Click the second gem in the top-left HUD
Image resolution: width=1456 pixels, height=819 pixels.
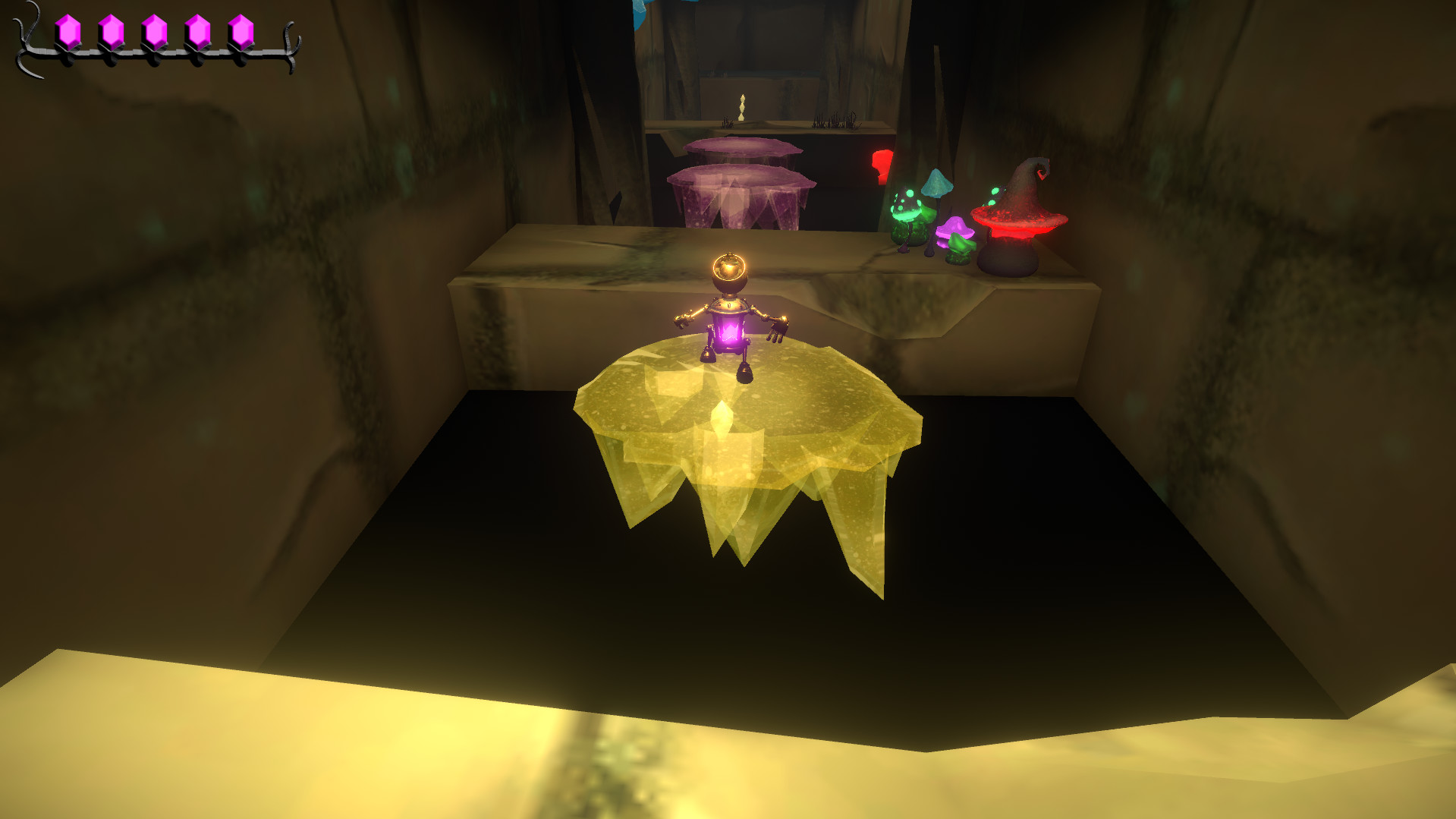point(111,30)
